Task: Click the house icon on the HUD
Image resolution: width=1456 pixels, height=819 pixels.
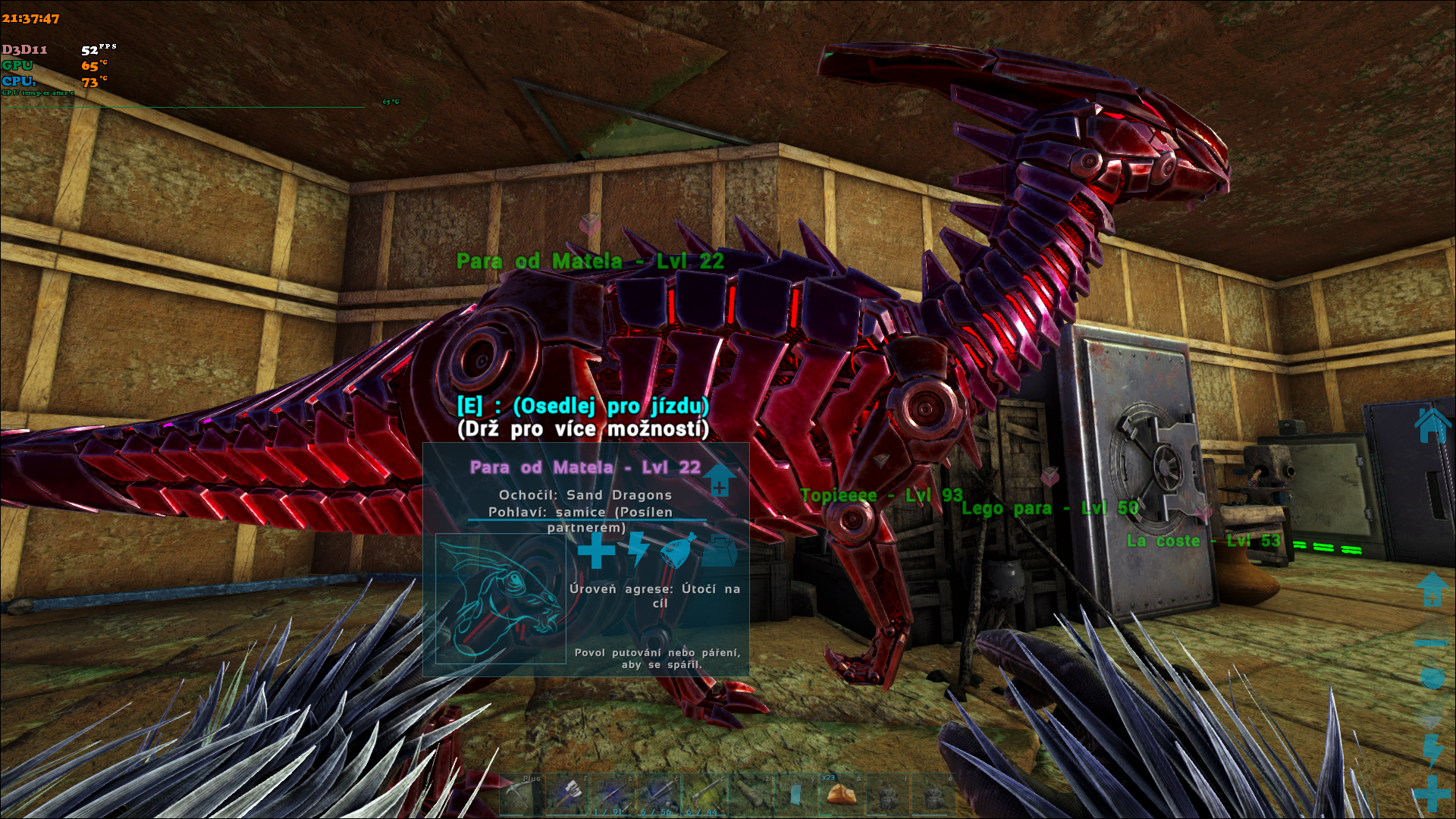Action: click(1432, 425)
